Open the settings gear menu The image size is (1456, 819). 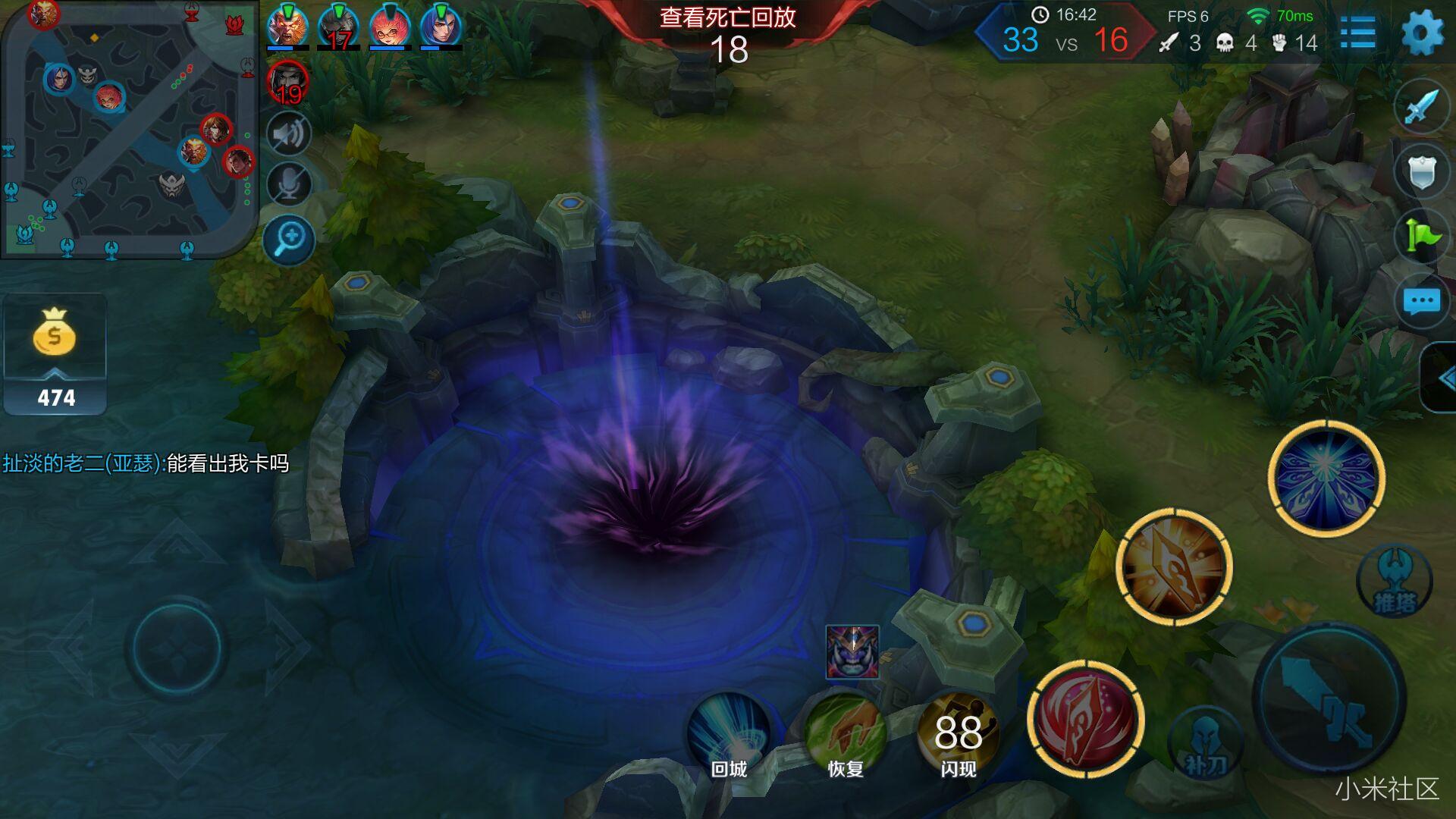pyautogui.click(x=1422, y=33)
